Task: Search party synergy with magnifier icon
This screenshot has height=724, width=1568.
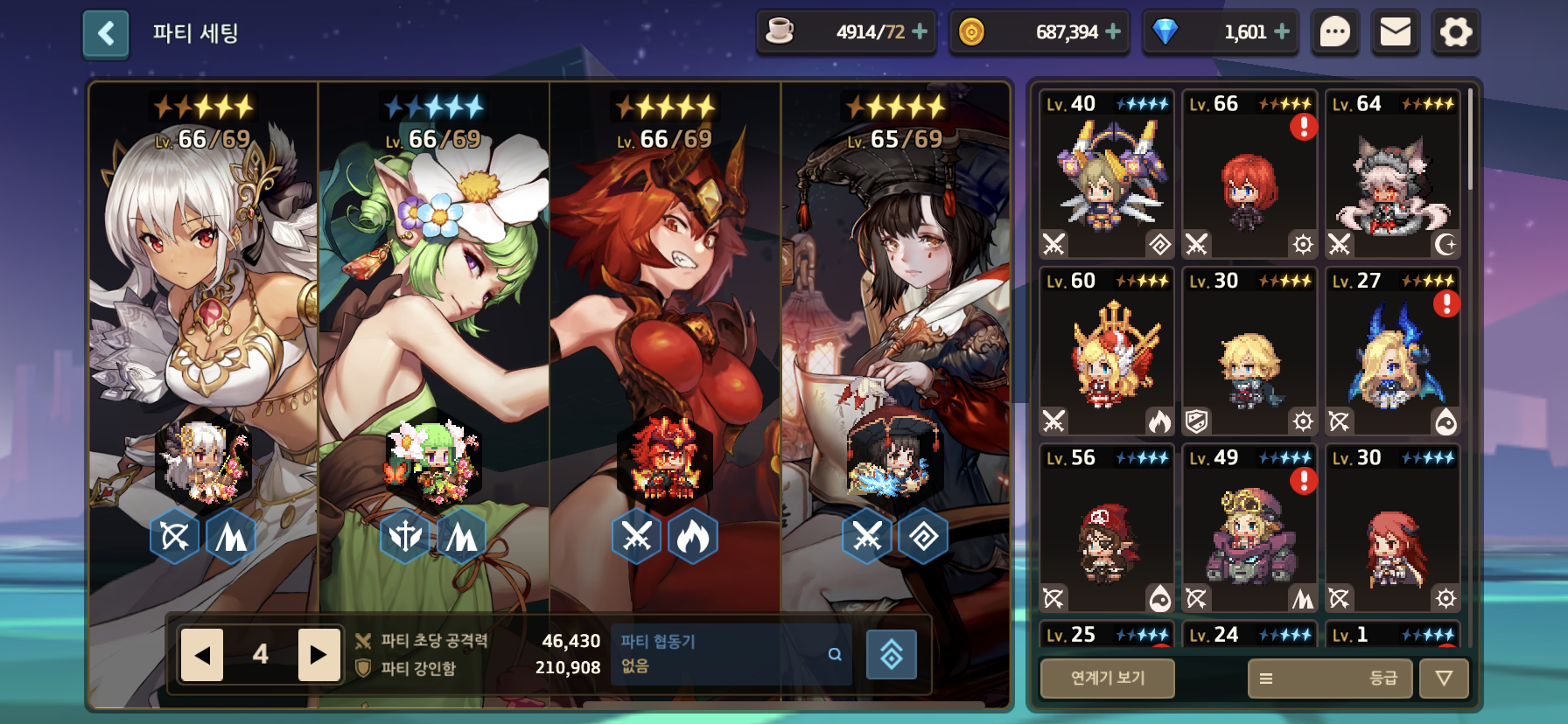Action: [835, 654]
